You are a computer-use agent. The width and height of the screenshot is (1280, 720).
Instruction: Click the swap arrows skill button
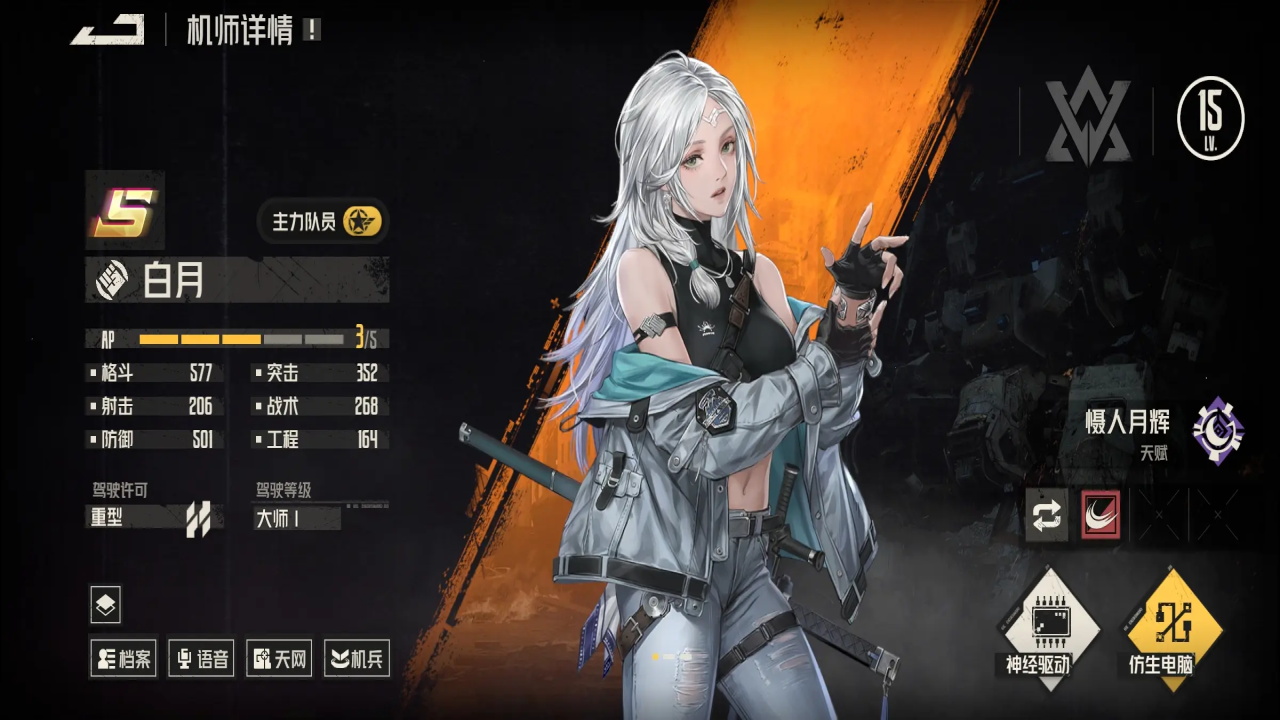click(x=1047, y=515)
